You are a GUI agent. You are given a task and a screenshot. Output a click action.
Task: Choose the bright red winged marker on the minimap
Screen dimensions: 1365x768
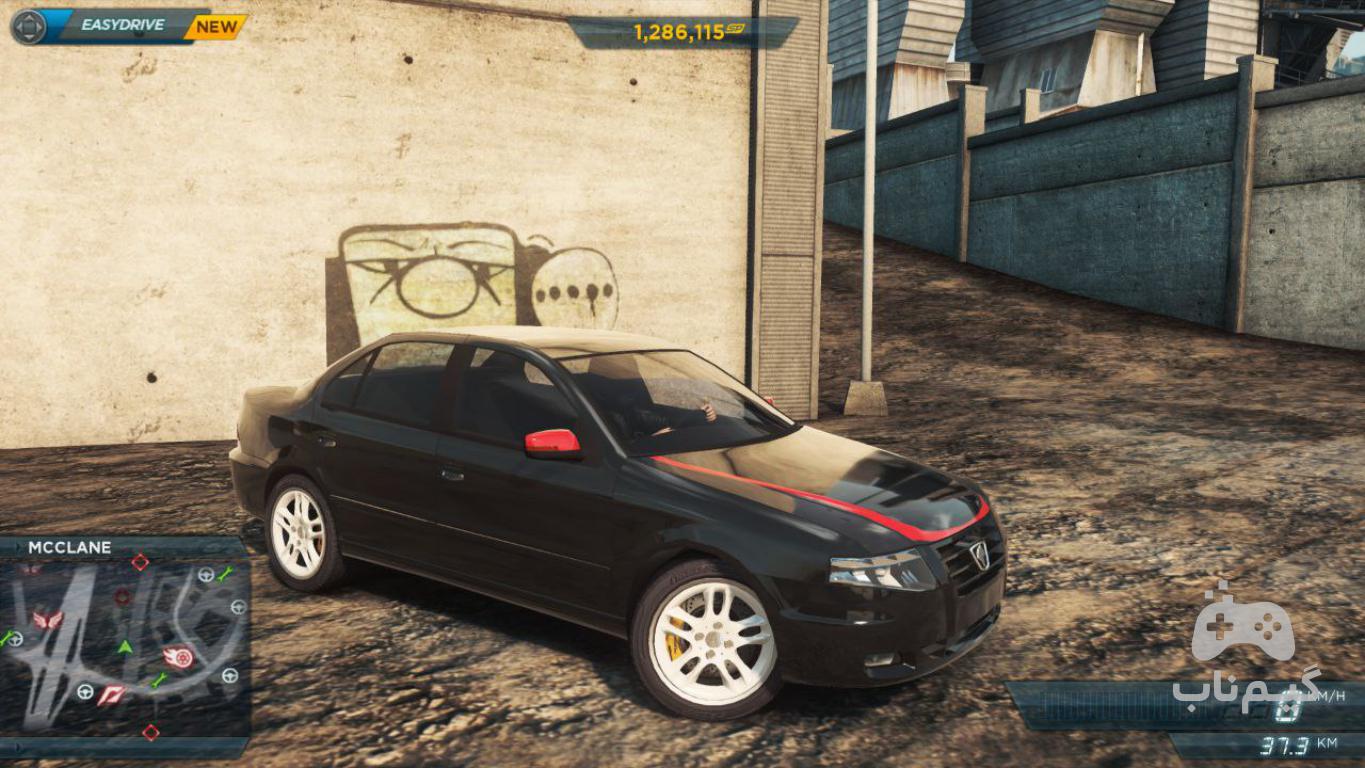click(x=47, y=620)
